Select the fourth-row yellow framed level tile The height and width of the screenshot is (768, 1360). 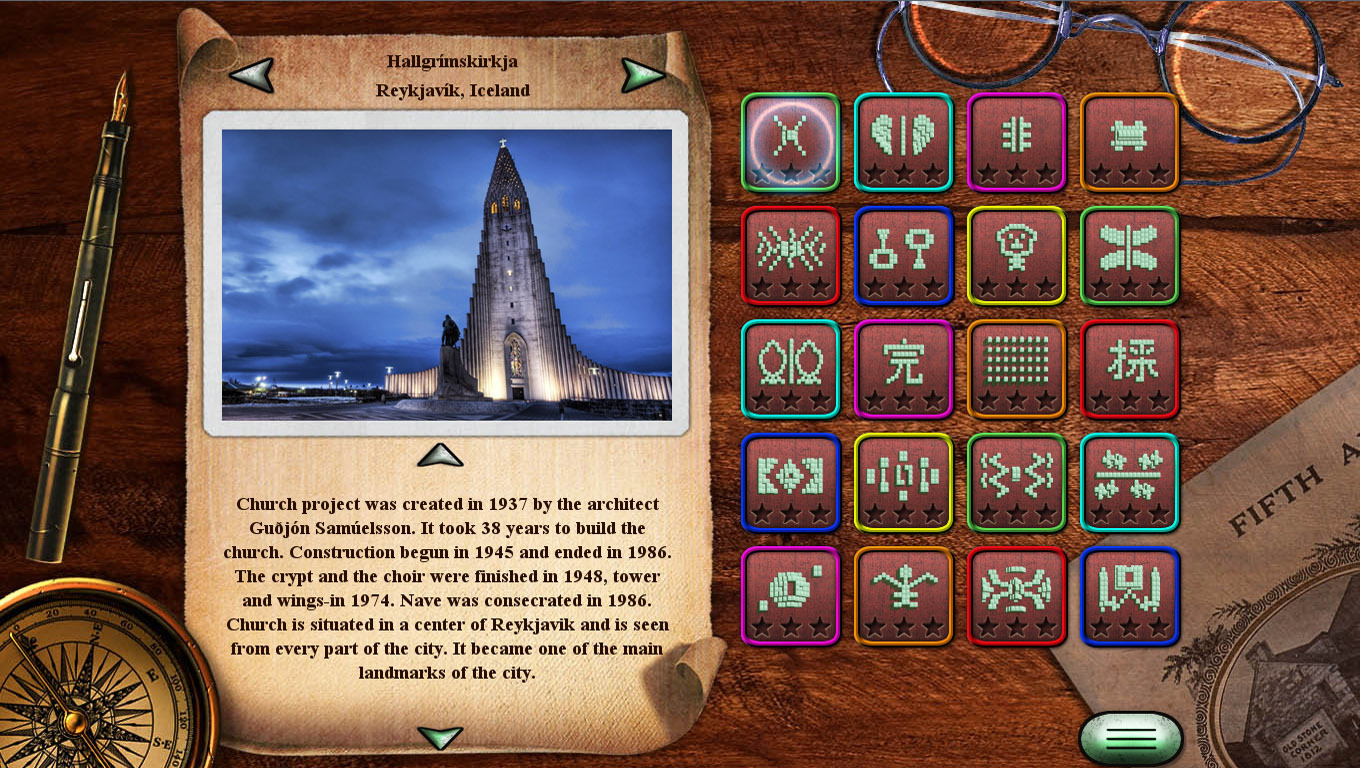(903, 481)
